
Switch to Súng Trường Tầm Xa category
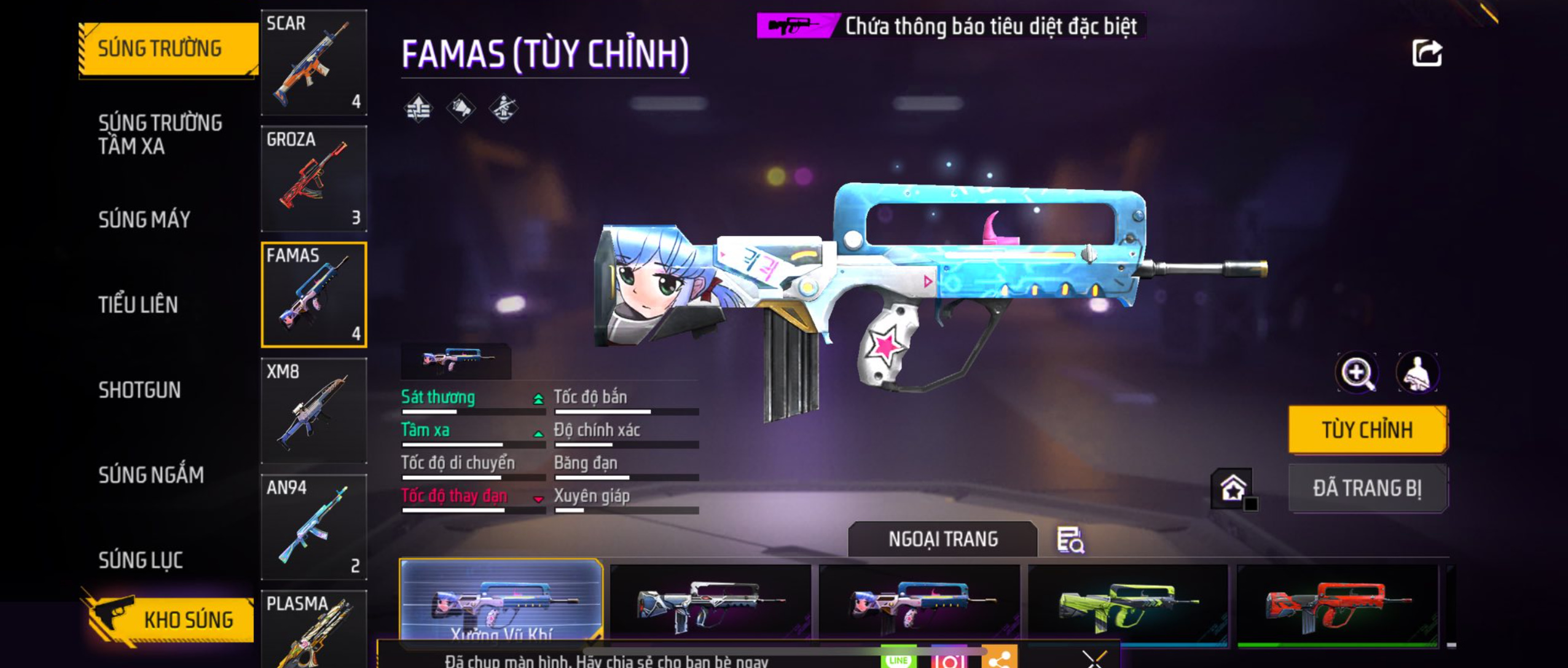tap(160, 134)
